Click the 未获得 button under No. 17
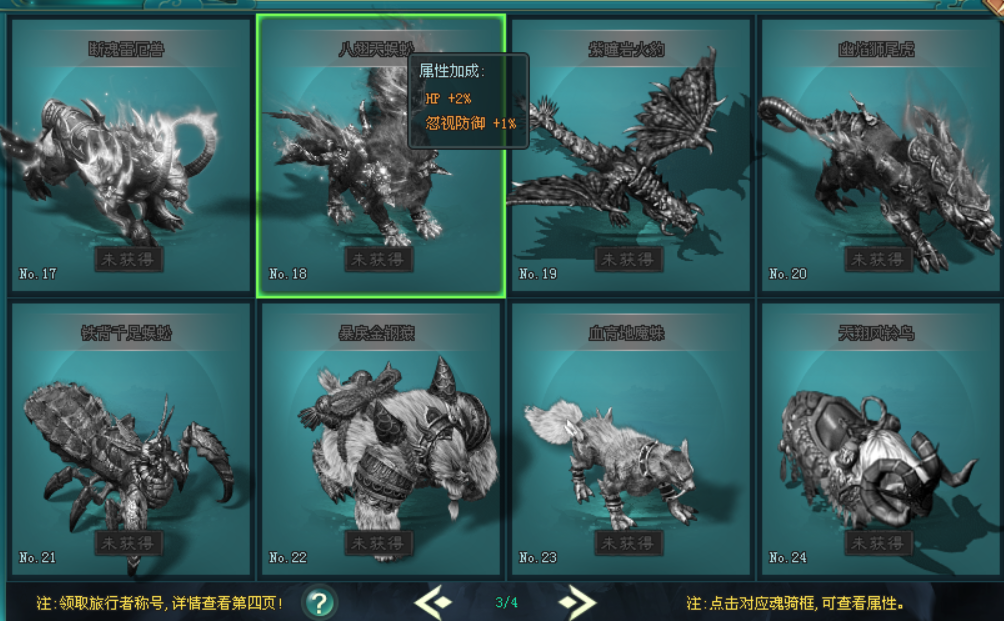The width and height of the screenshot is (1004, 621). [x=129, y=259]
